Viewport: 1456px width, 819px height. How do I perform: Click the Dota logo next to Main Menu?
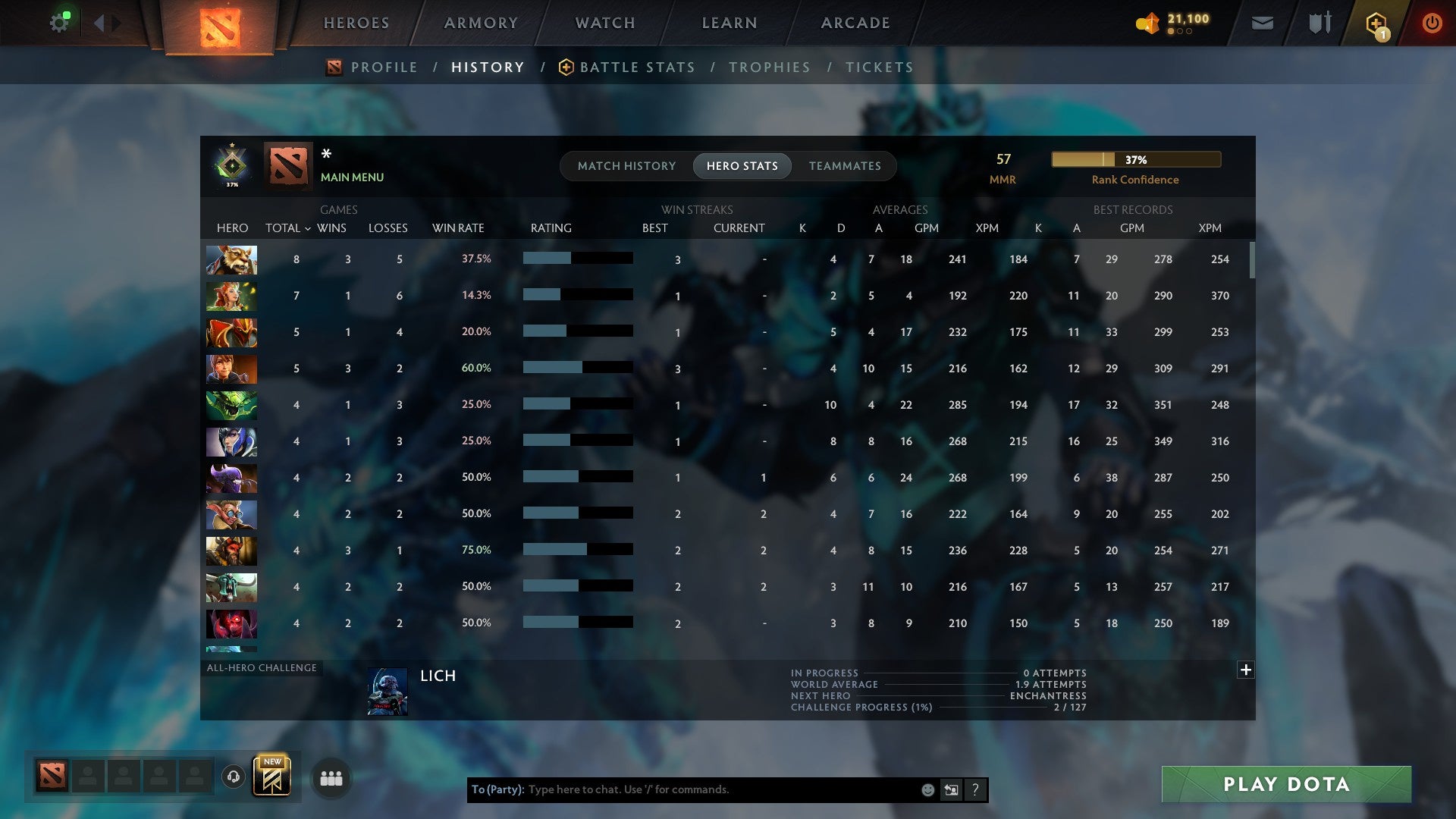click(x=289, y=165)
